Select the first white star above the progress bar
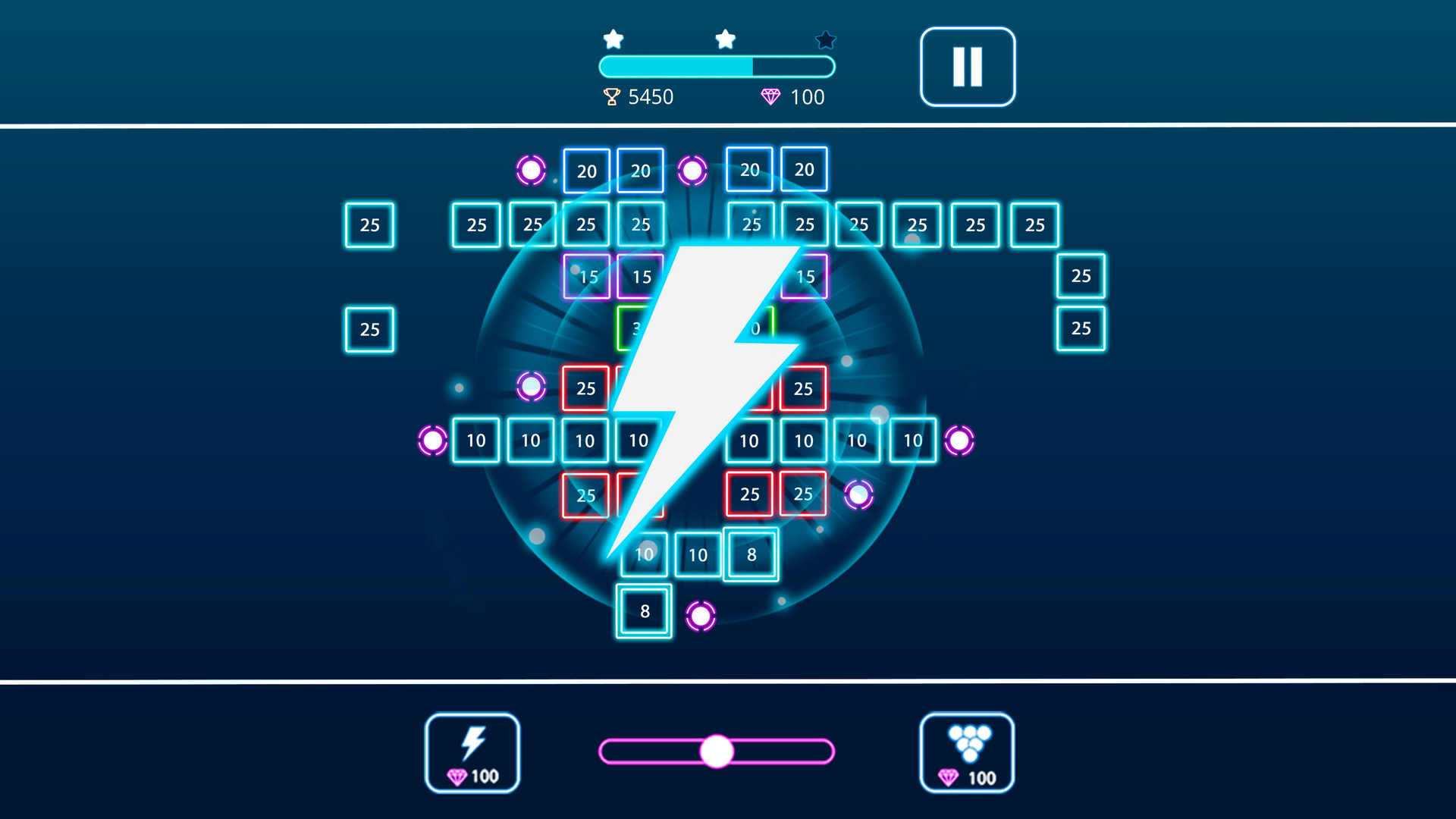The width and height of the screenshot is (1456, 819). (613, 38)
